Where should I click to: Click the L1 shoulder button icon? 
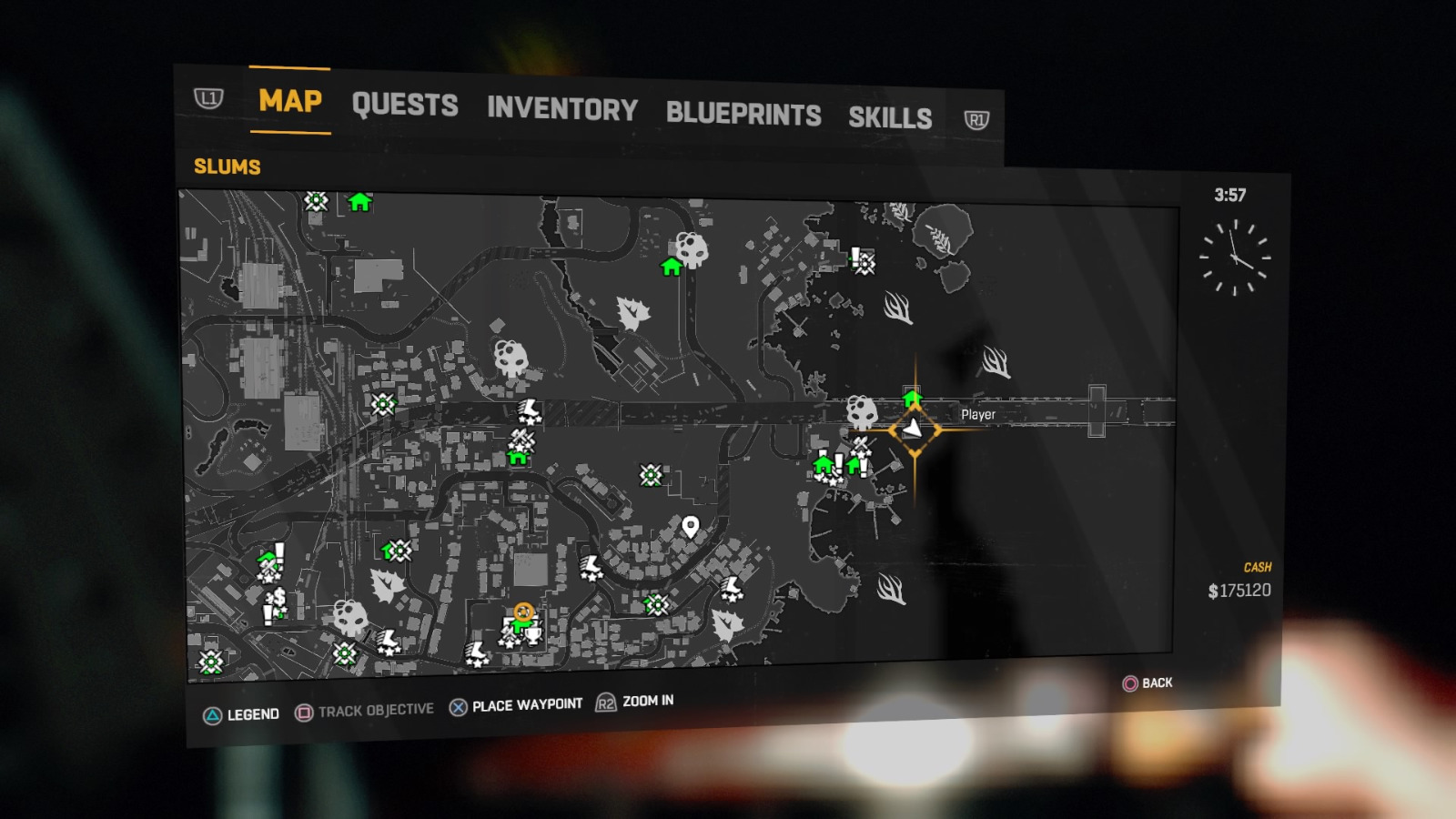(210, 100)
